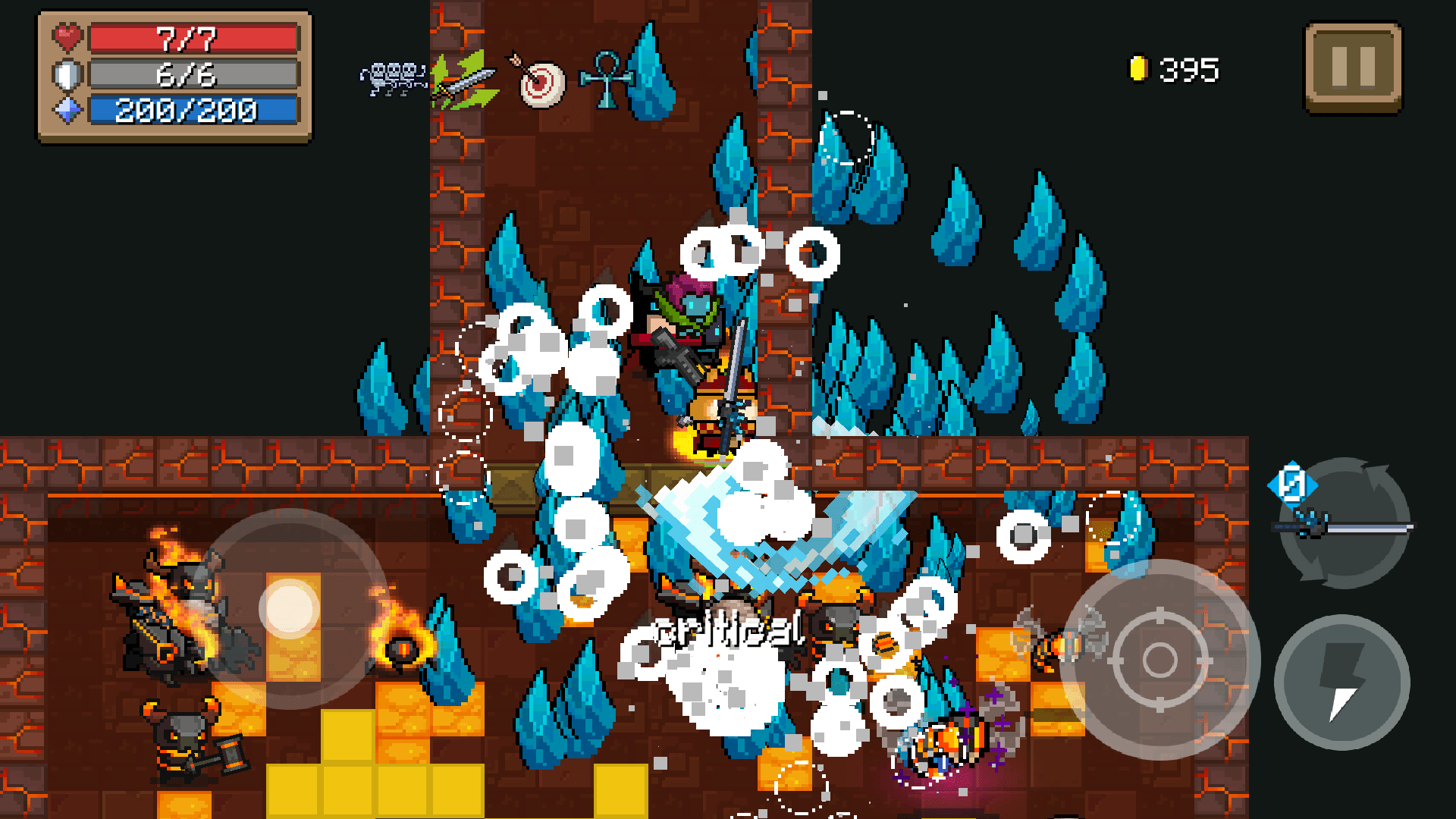The image size is (1456, 819).
Task: Click the armor bar showing 6/6
Action: click(x=192, y=74)
